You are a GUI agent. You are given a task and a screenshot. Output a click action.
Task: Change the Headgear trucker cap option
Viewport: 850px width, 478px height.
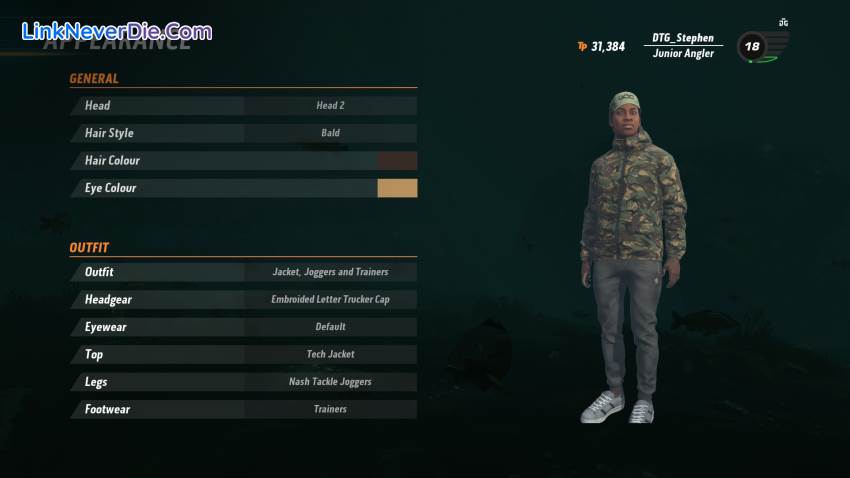pyautogui.click(x=243, y=299)
